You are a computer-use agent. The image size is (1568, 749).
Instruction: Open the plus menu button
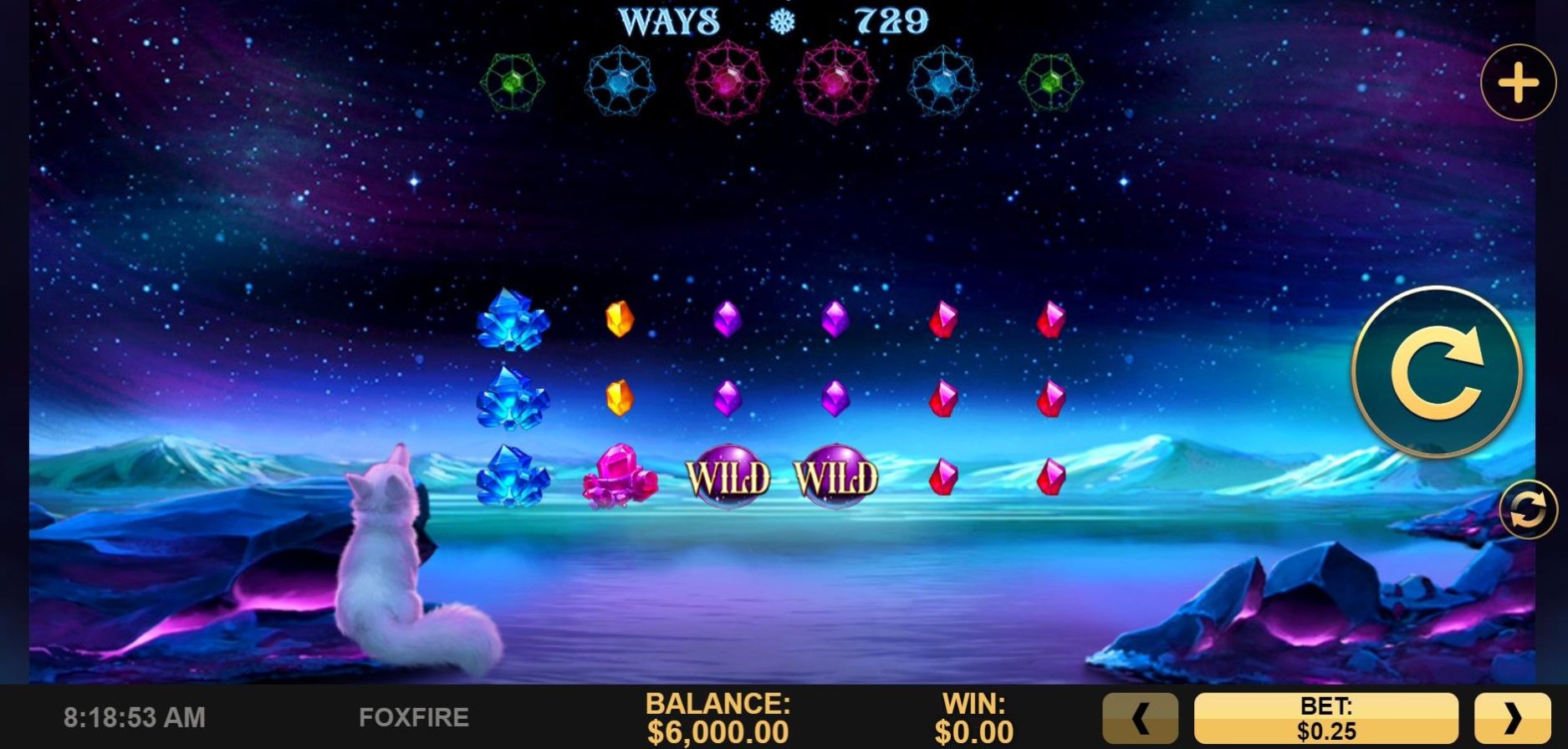click(x=1518, y=83)
